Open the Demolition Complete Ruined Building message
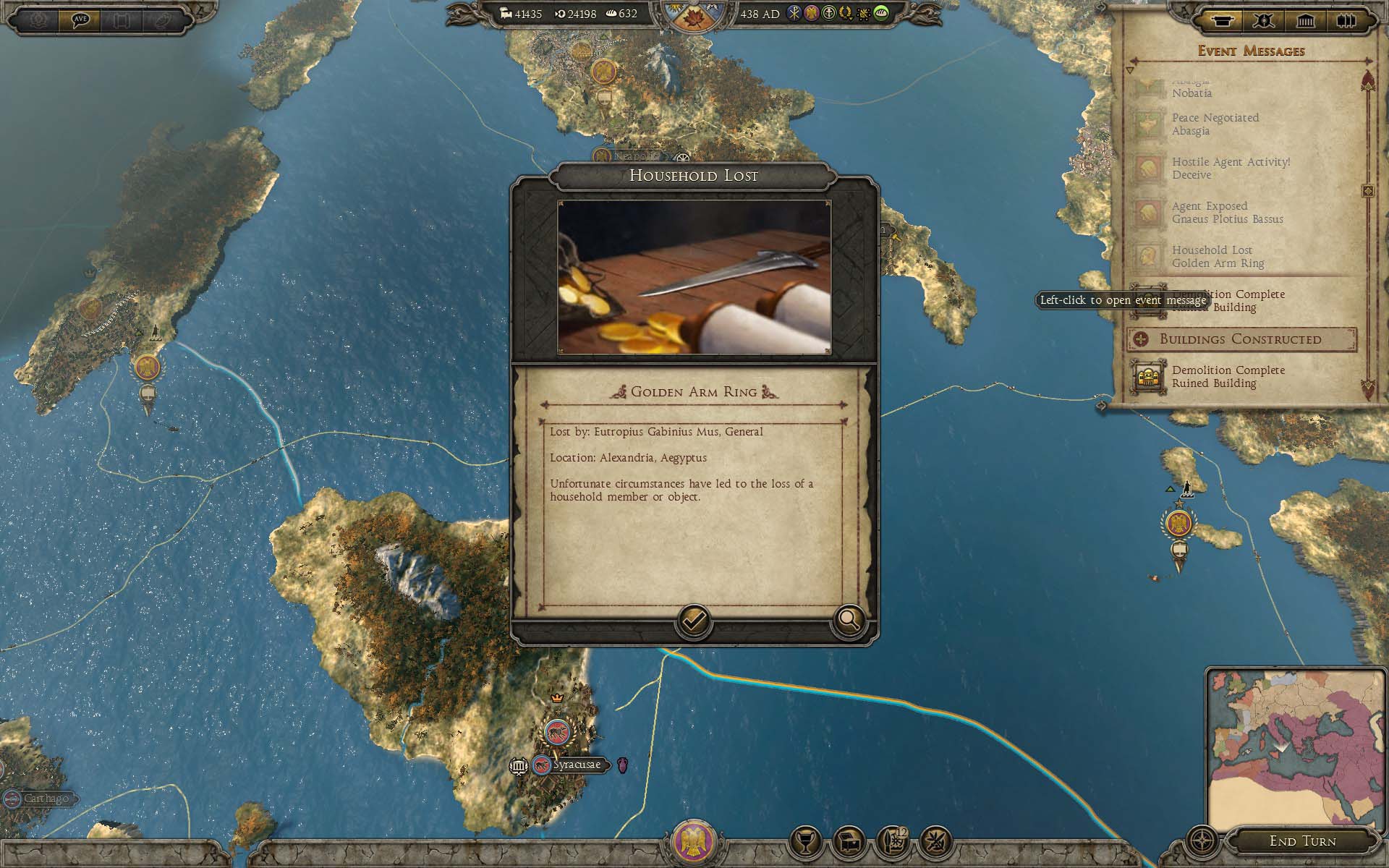The height and width of the screenshot is (868, 1389). (1228, 377)
